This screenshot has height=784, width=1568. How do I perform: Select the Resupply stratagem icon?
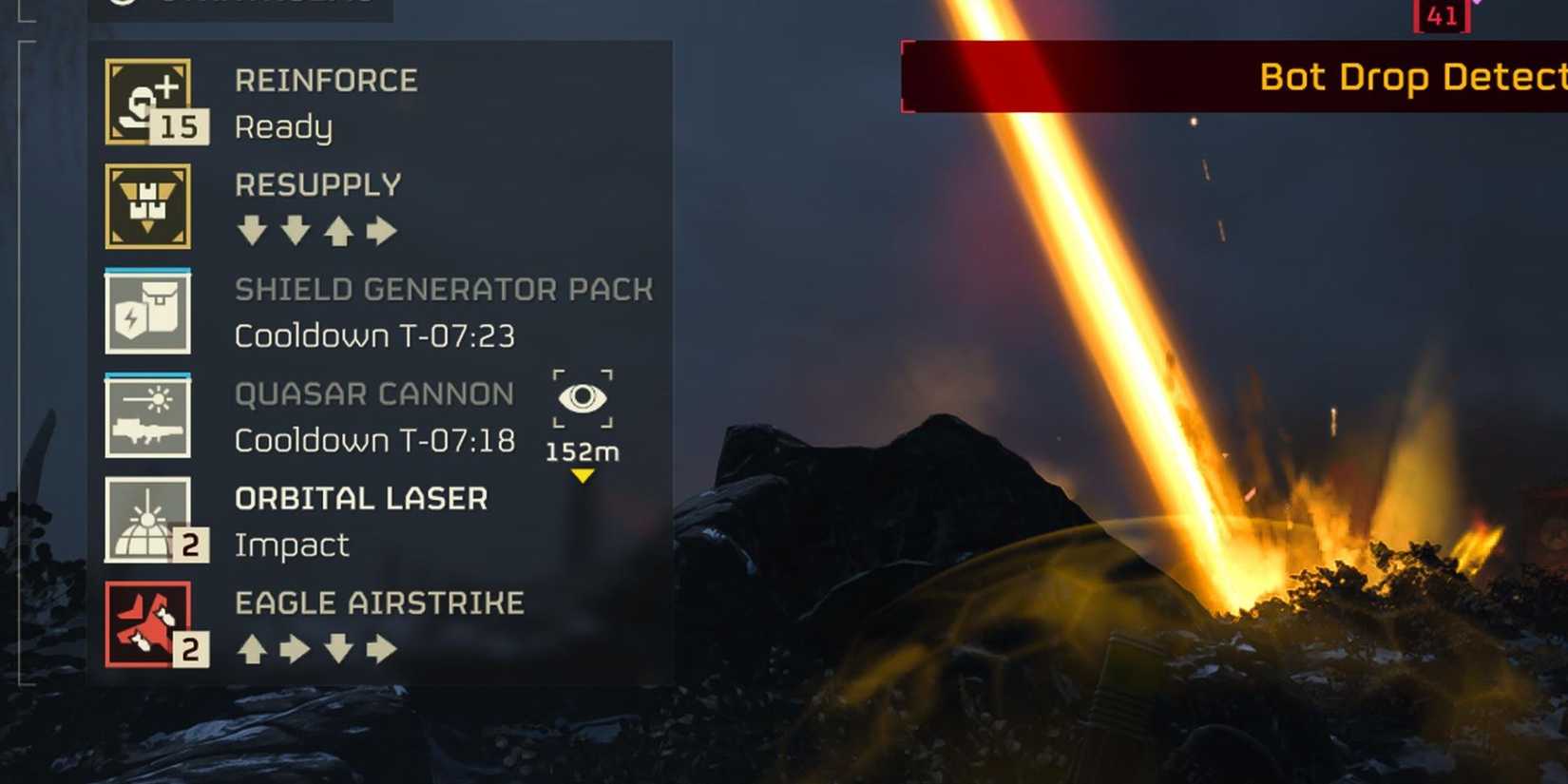pos(149,207)
